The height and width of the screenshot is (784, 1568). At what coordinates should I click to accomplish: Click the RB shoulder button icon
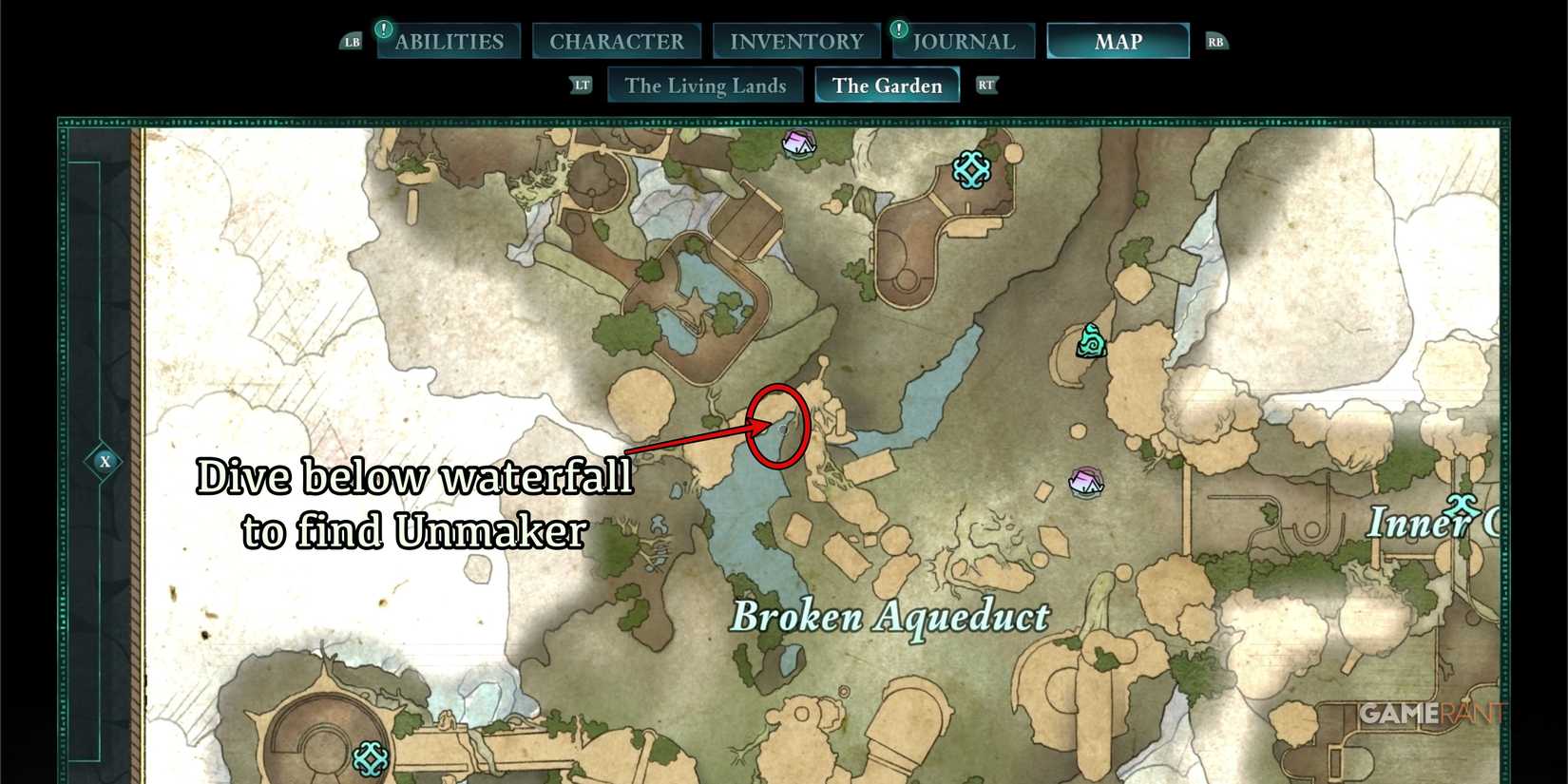click(x=1215, y=41)
